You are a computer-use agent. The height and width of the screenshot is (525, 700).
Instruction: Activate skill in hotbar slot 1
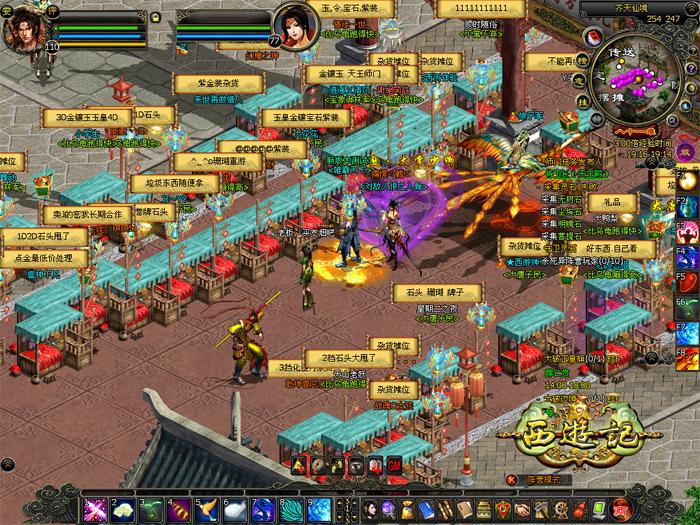[x=94, y=510]
